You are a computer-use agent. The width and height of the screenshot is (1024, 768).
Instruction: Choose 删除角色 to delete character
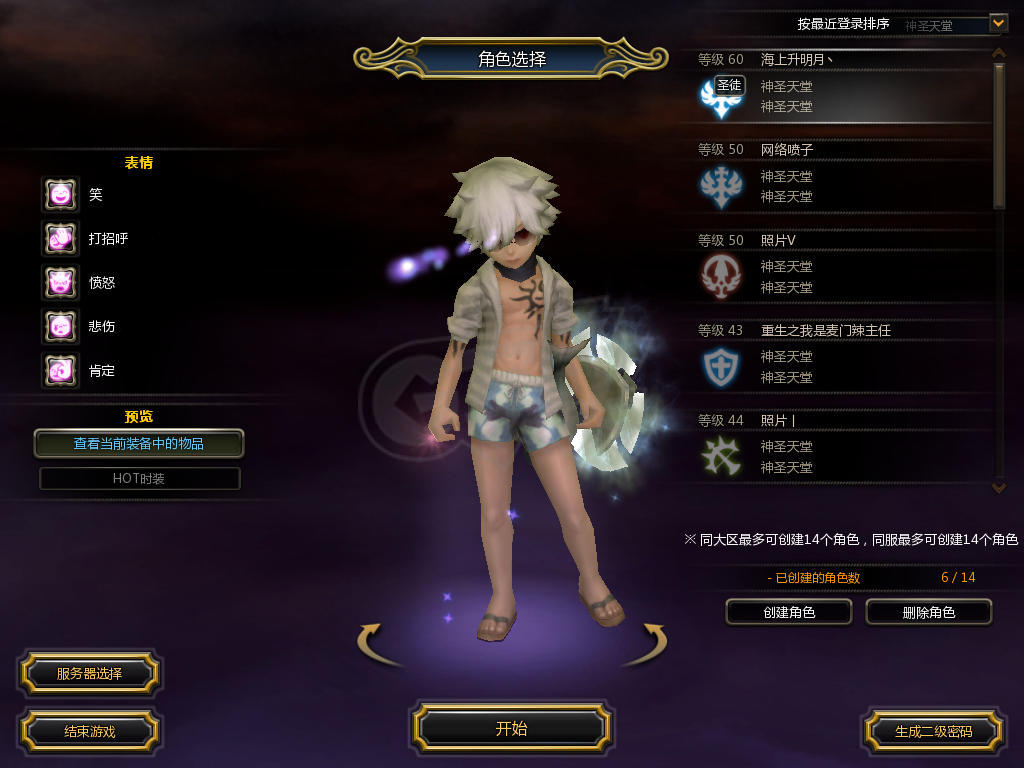coord(928,612)
